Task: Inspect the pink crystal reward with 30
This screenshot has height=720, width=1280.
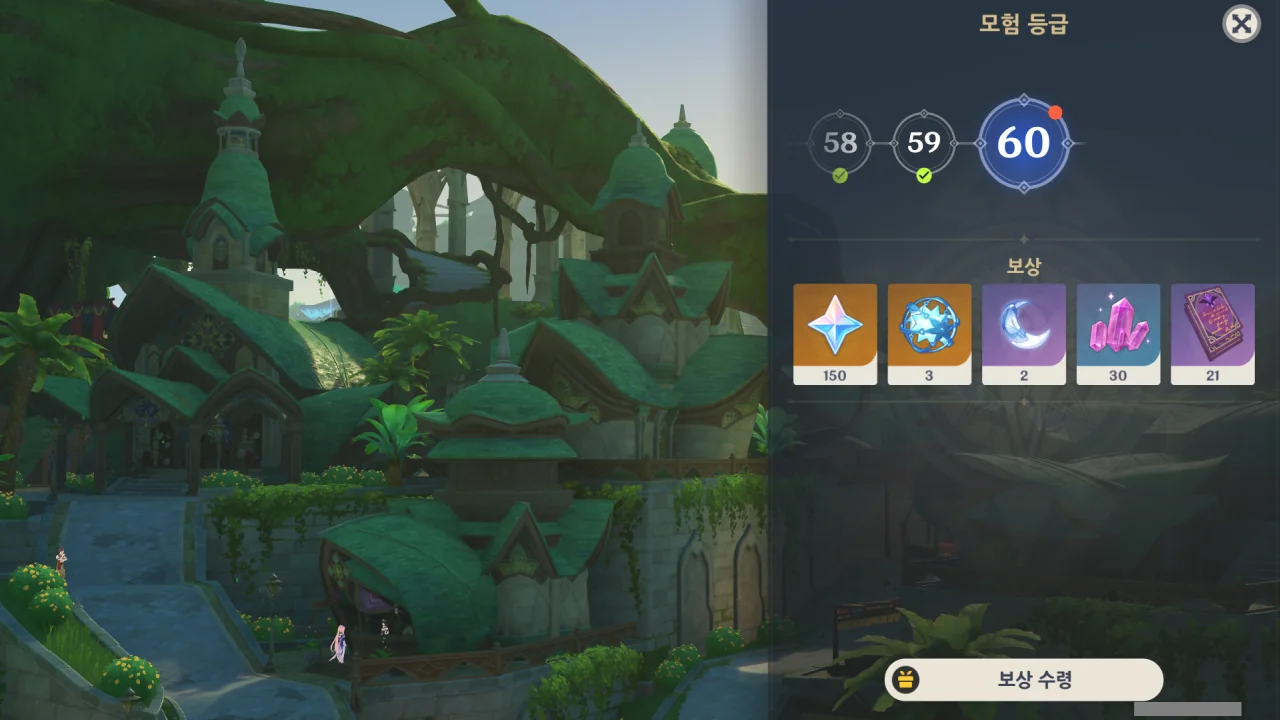Action: click(x=1118, y=333)
